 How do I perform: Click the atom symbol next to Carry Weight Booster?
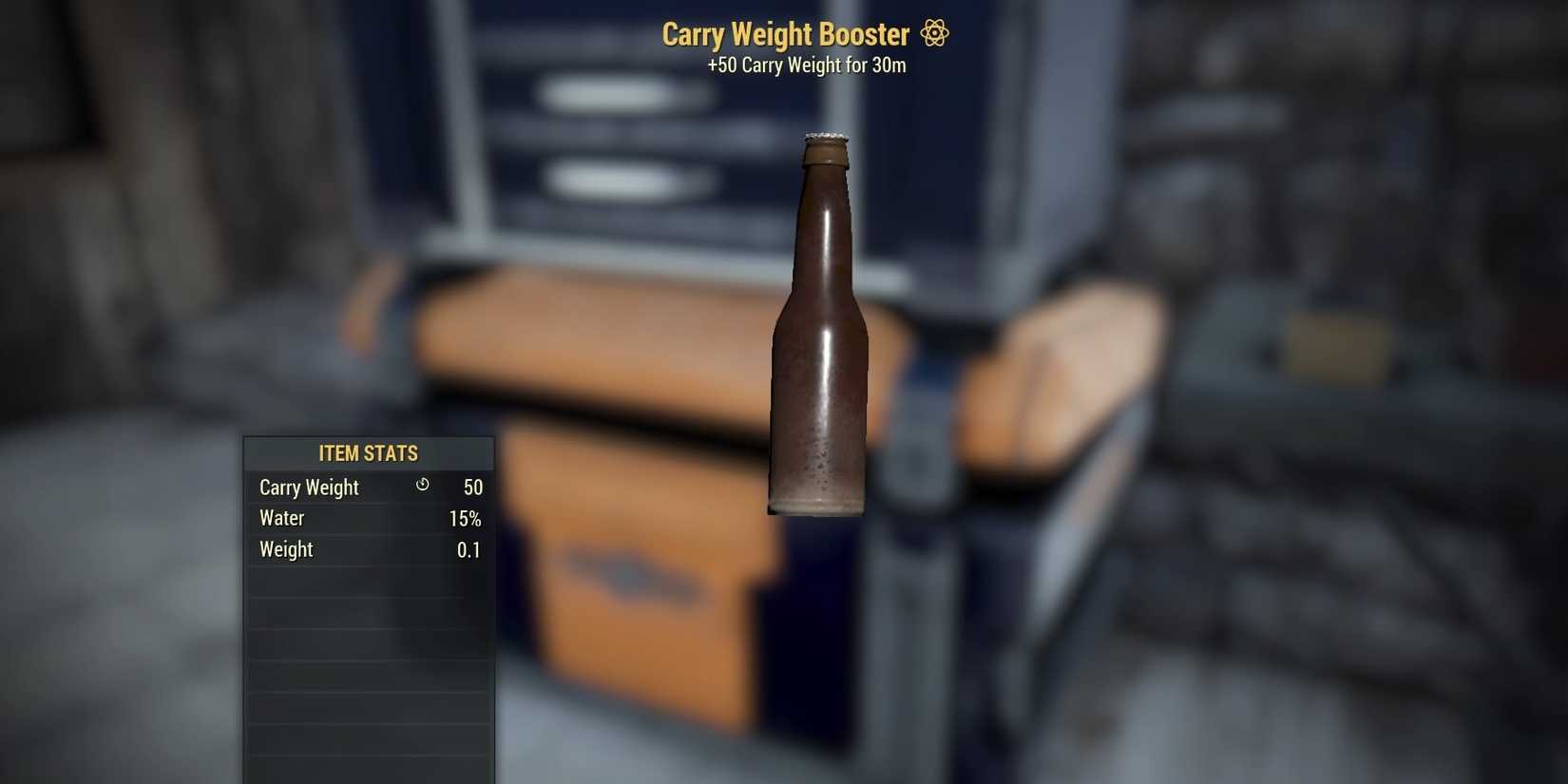[x=934, y=33]
